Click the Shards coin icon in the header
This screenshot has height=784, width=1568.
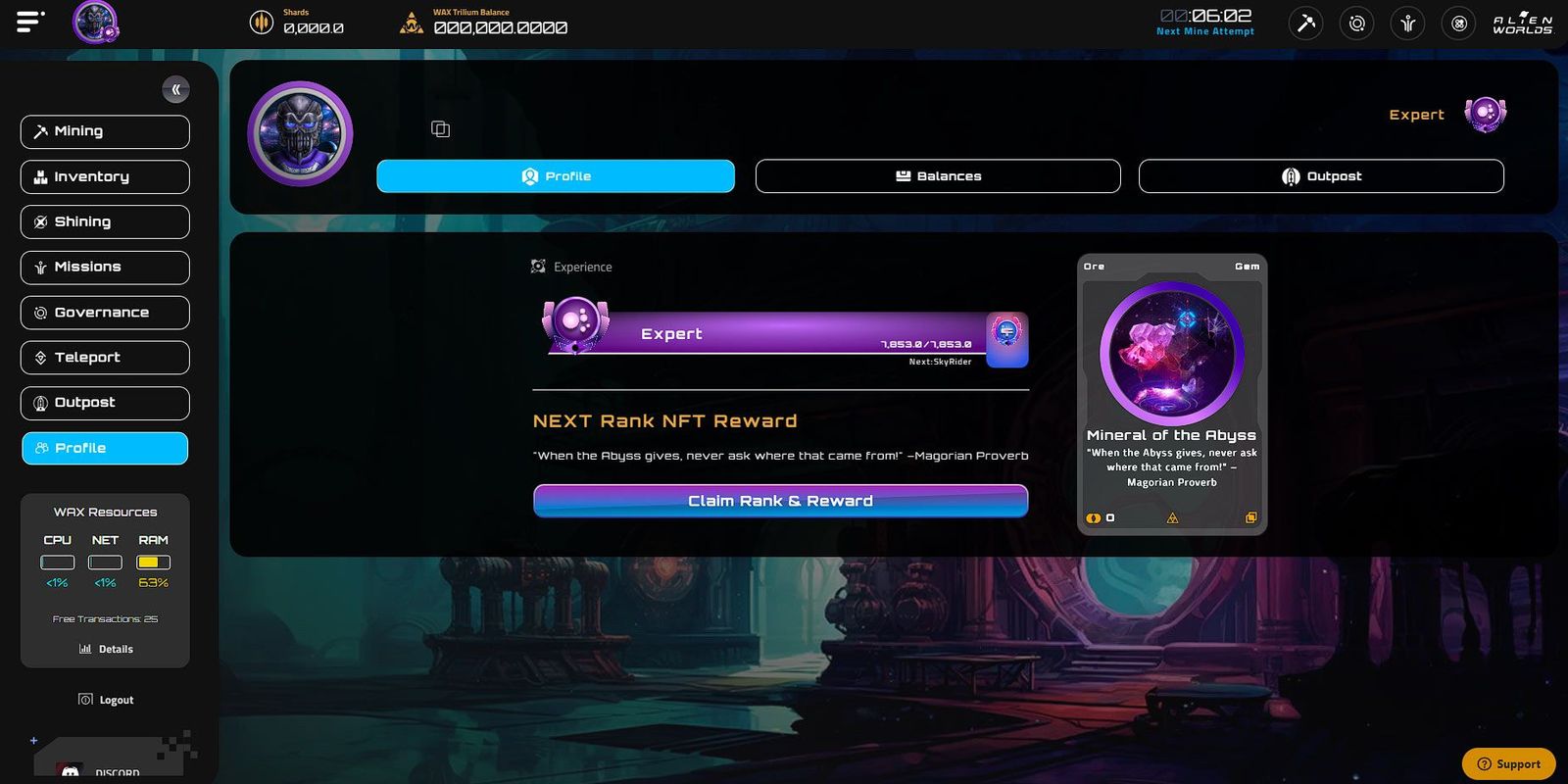[x=261, y=21]
